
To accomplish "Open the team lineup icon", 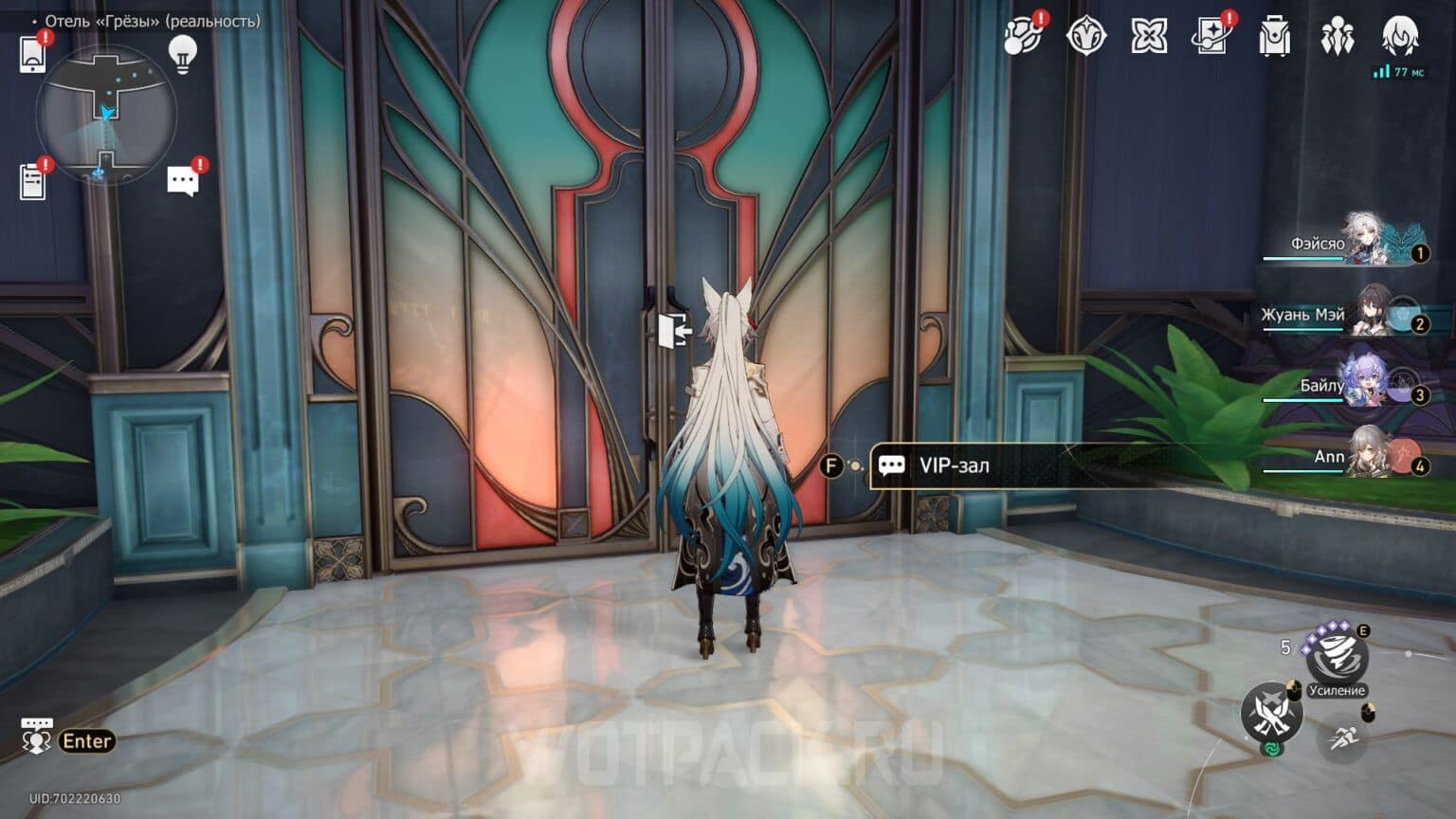I will point(1338,36).
